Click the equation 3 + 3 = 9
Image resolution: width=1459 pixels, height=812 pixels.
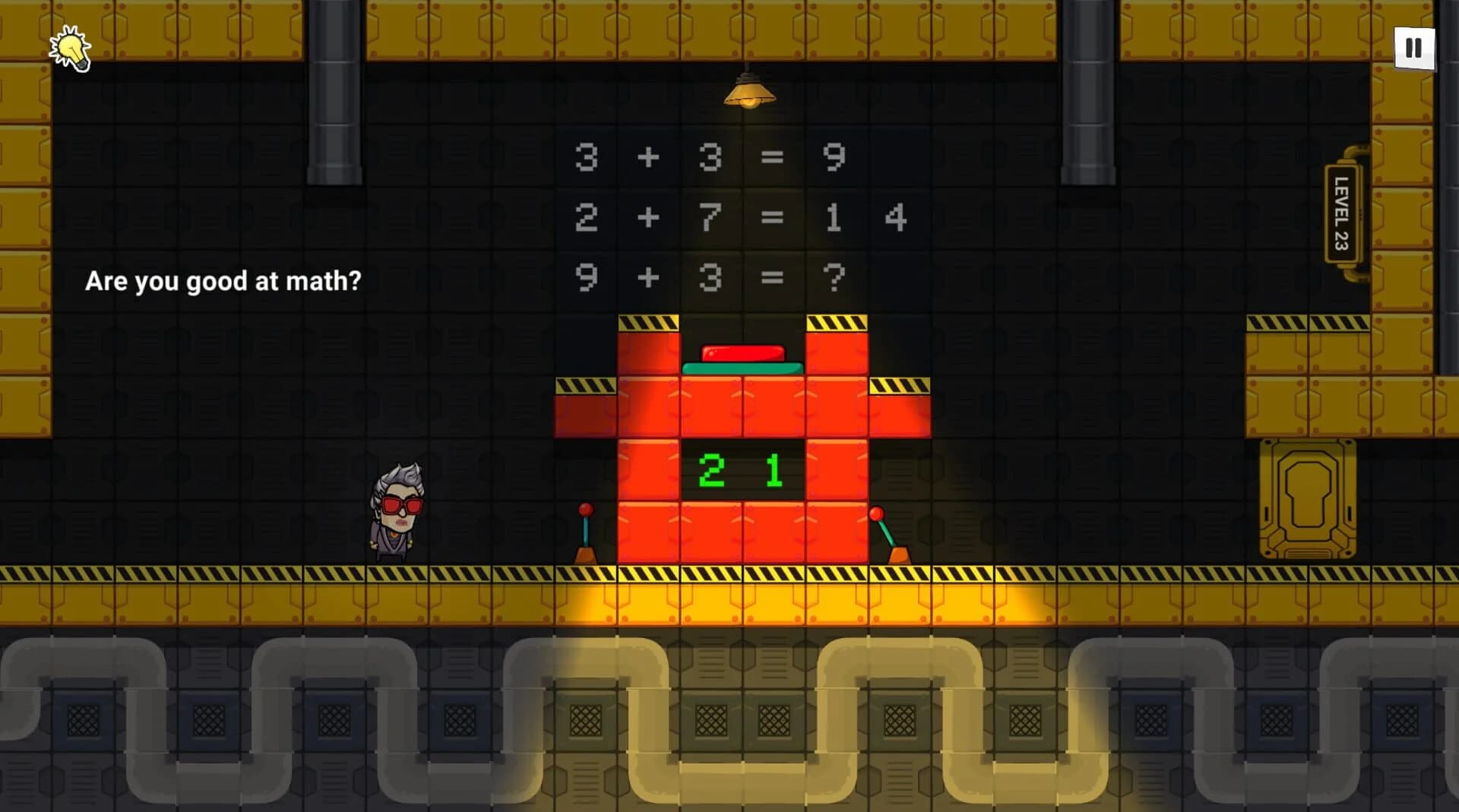point(711,156)
